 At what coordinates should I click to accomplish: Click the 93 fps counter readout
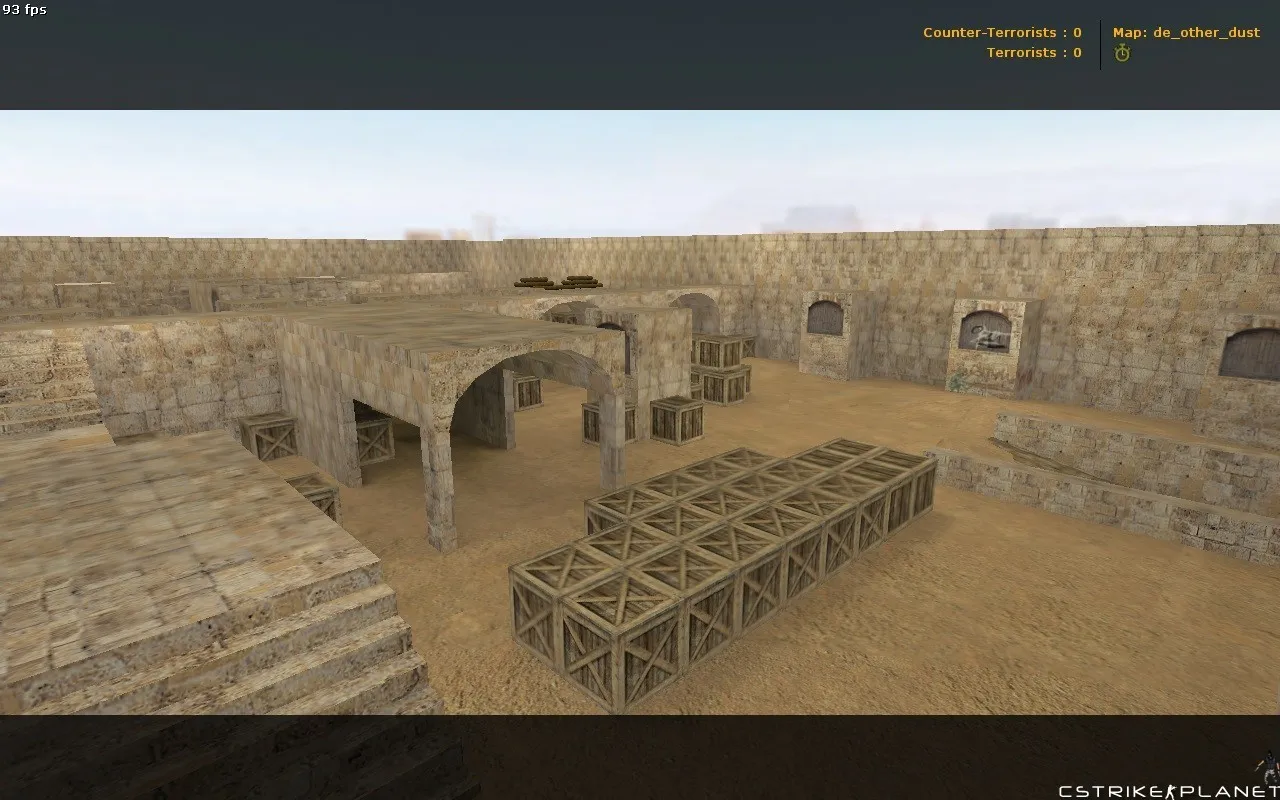(25, 10)
